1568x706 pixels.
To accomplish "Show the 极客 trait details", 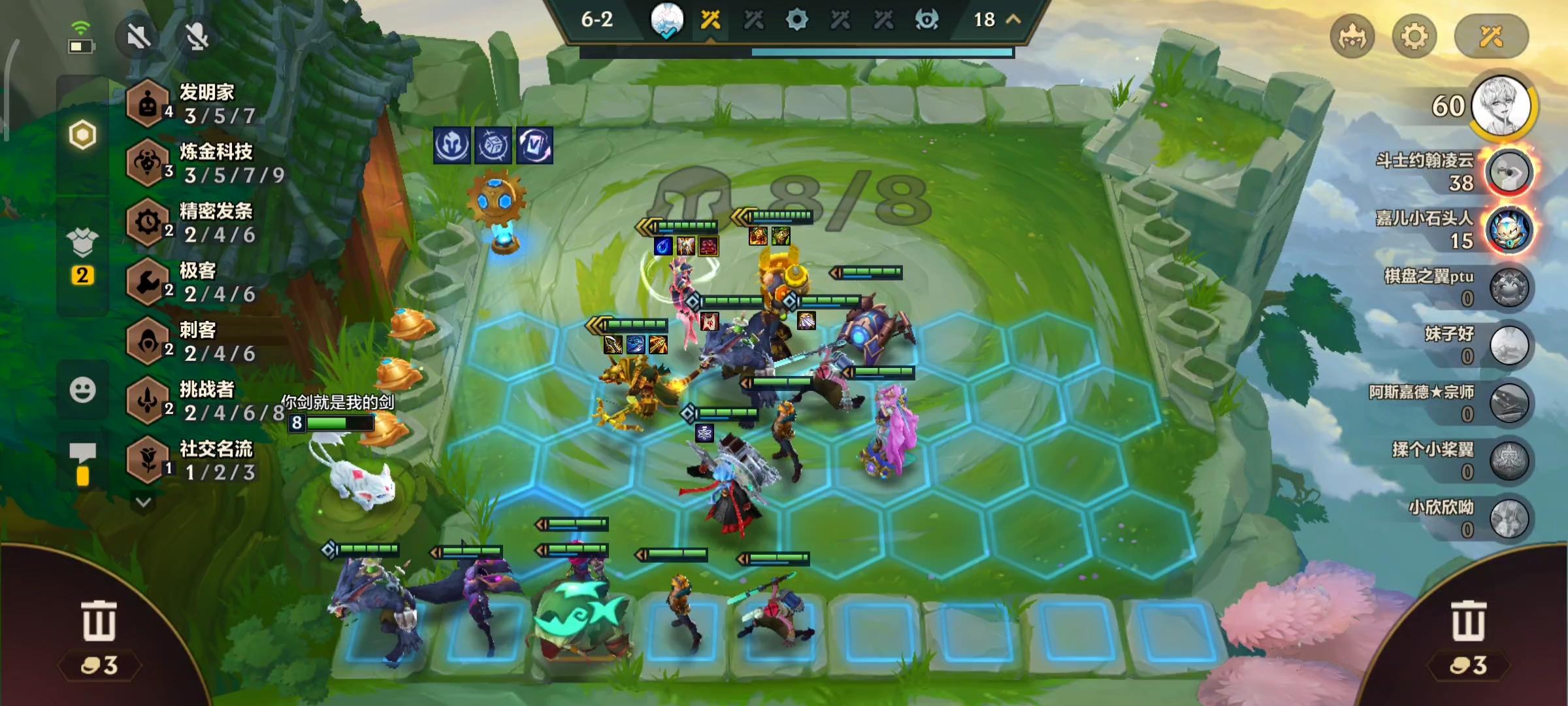I will pyautogui.click(x=196, y=282).
